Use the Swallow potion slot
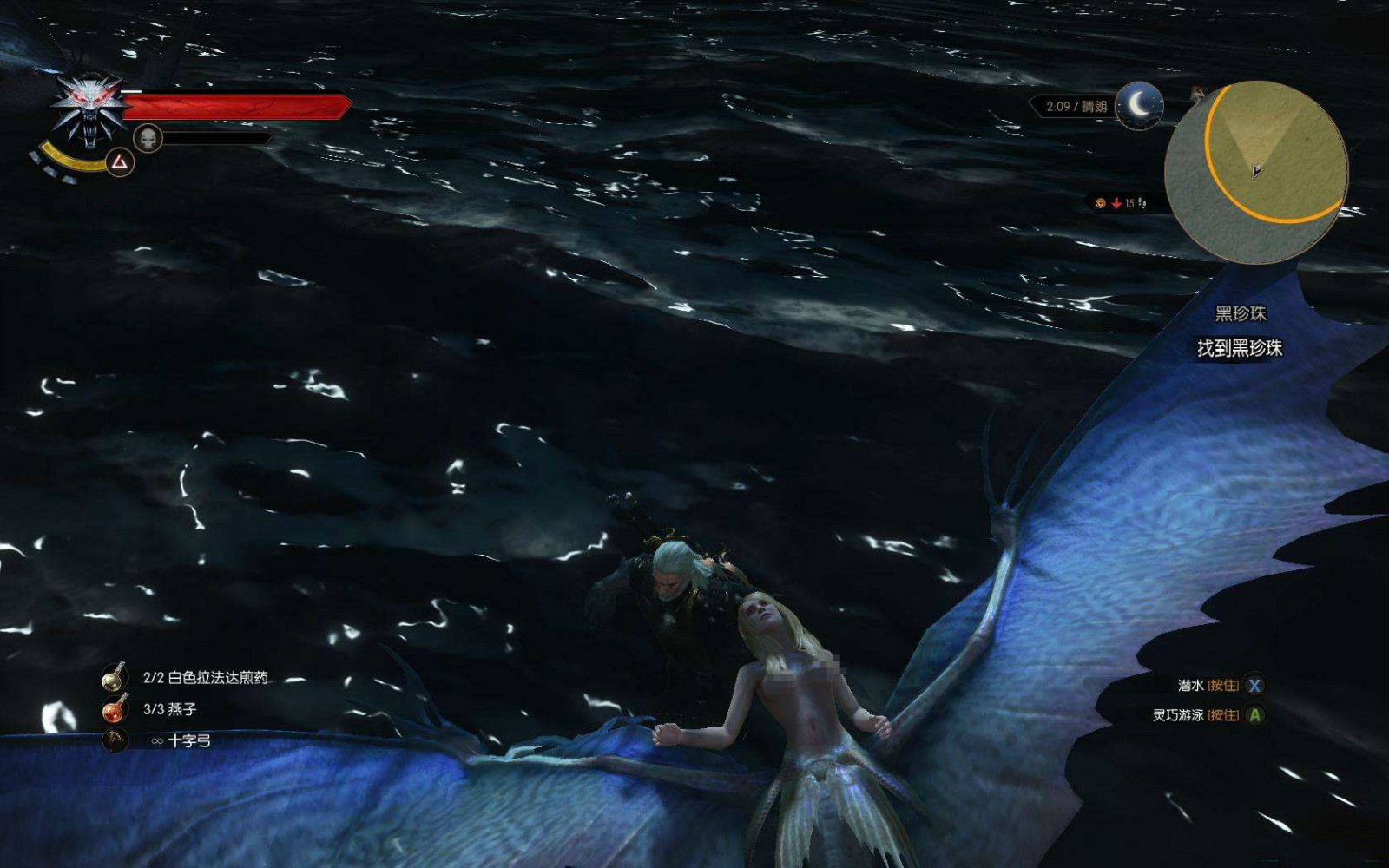This screenshot has height=868, width=1389. tap(114, 709)
